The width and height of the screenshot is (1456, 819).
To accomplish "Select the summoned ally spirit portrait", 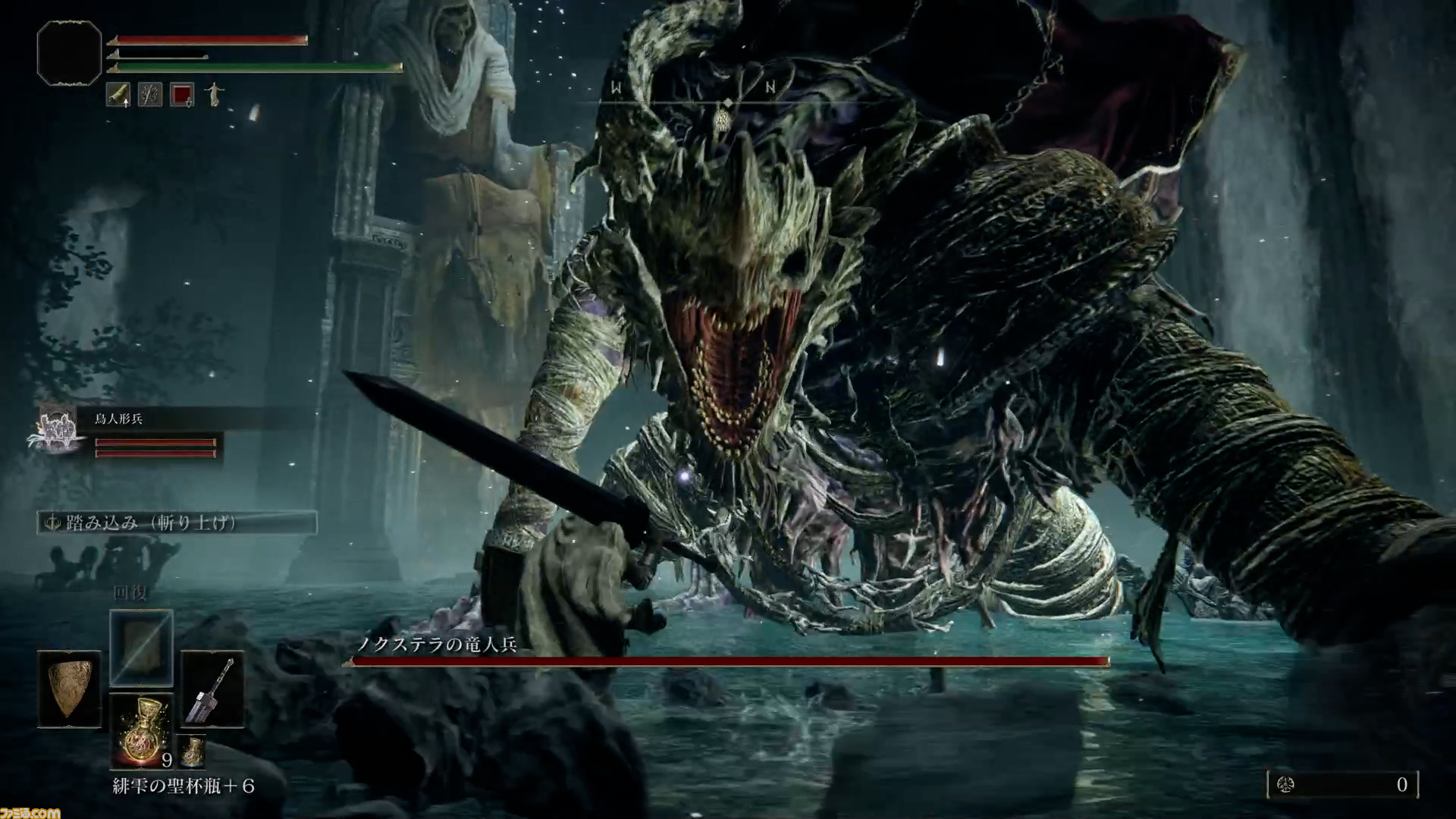I will click(58, 431).
